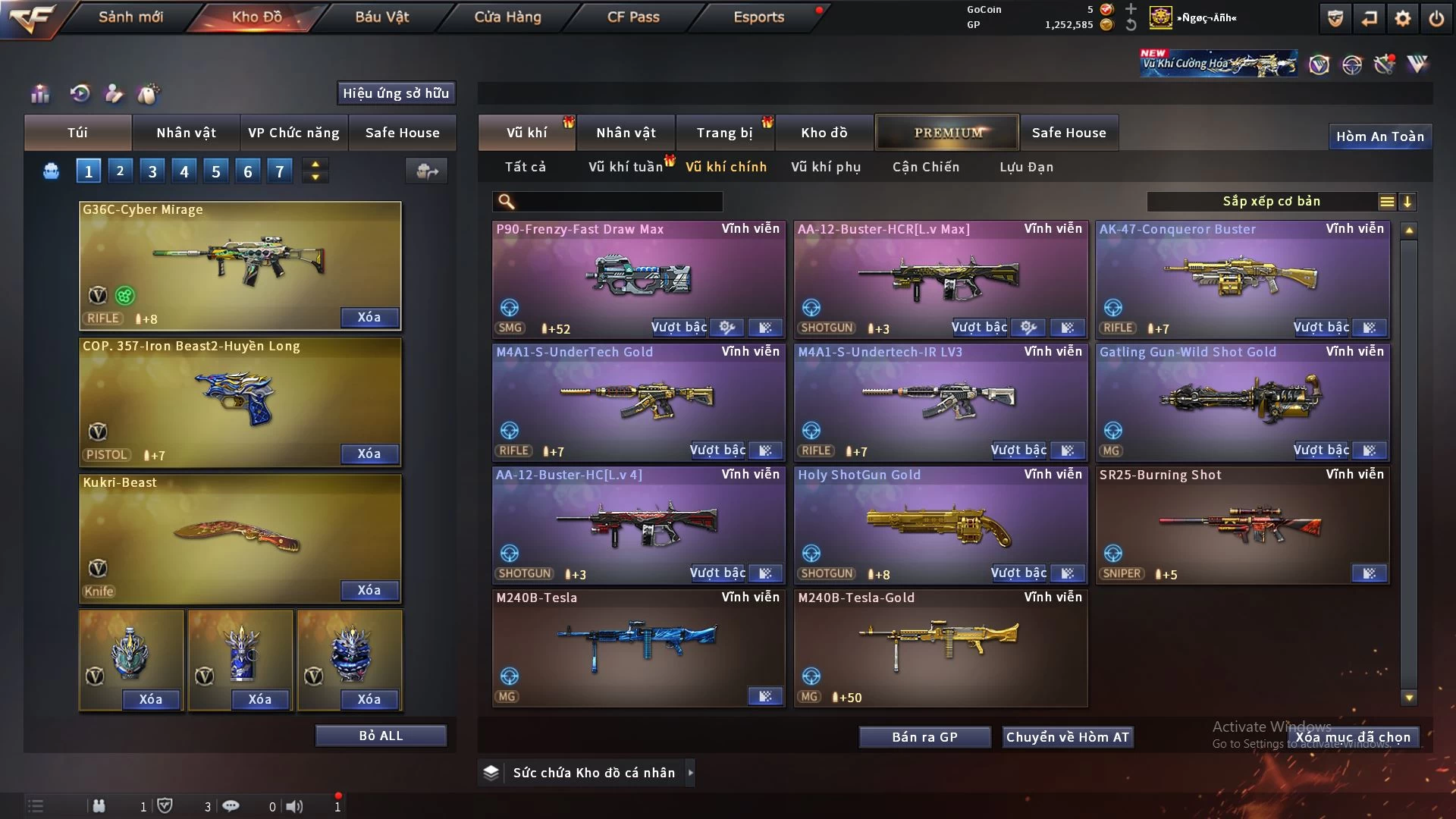Pick the Holy ShotGun Gold card
The height and width of the screenshot is (819, 1456).
(940, 523)
